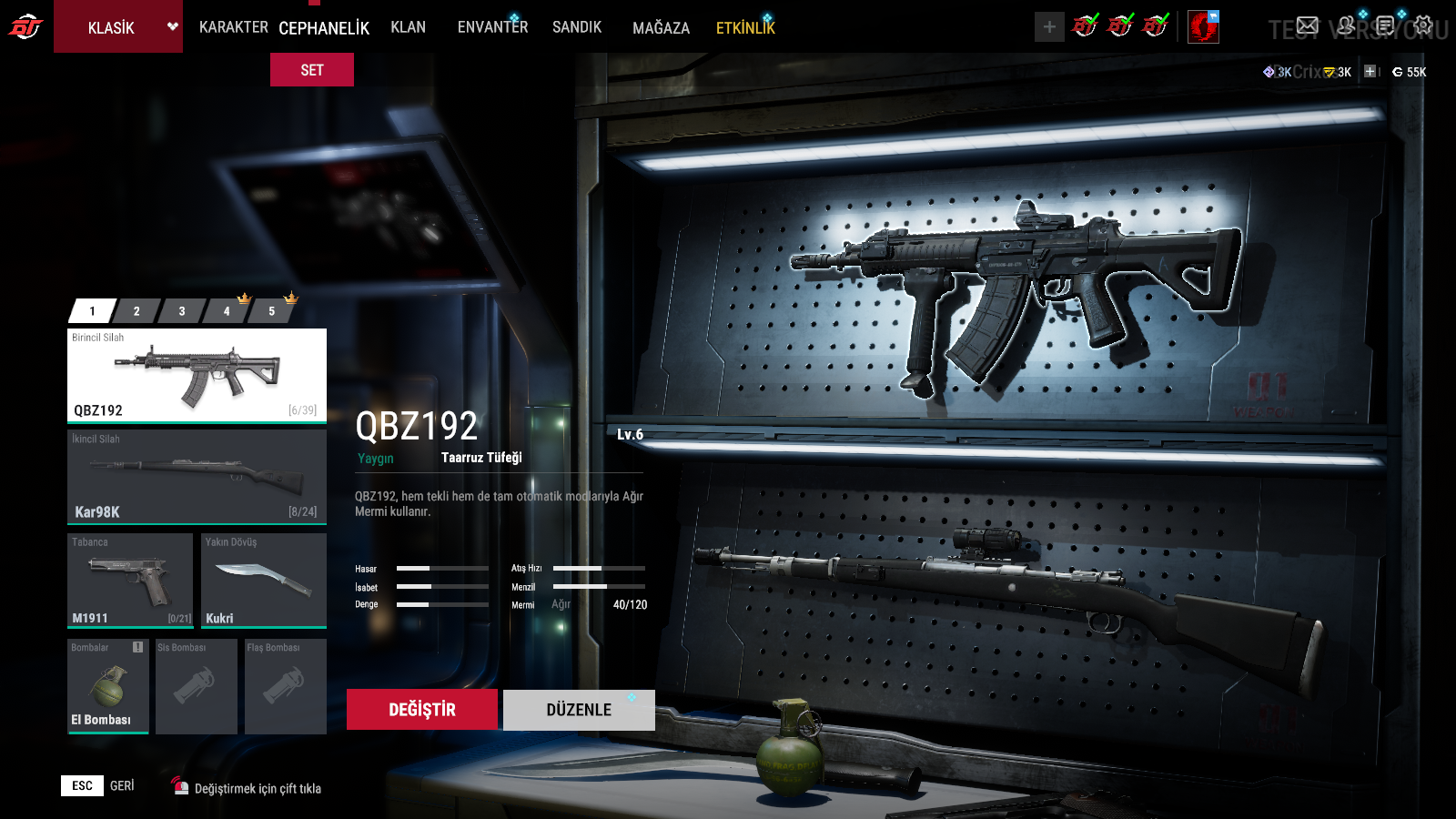Switch to the KLAN page
This screenshot has height=819, width=1456.
pyautogui.click(x=408, y=27)
